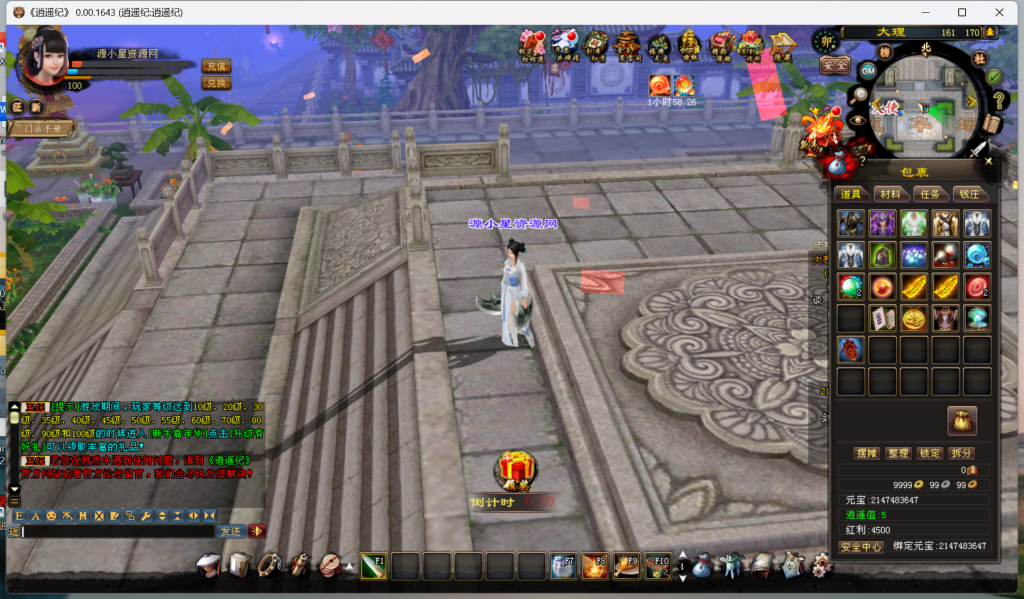The width and height of the screenshot is (1024, 599).
Task: Open the 任务 quest items tab
Action: click(929, 194)
